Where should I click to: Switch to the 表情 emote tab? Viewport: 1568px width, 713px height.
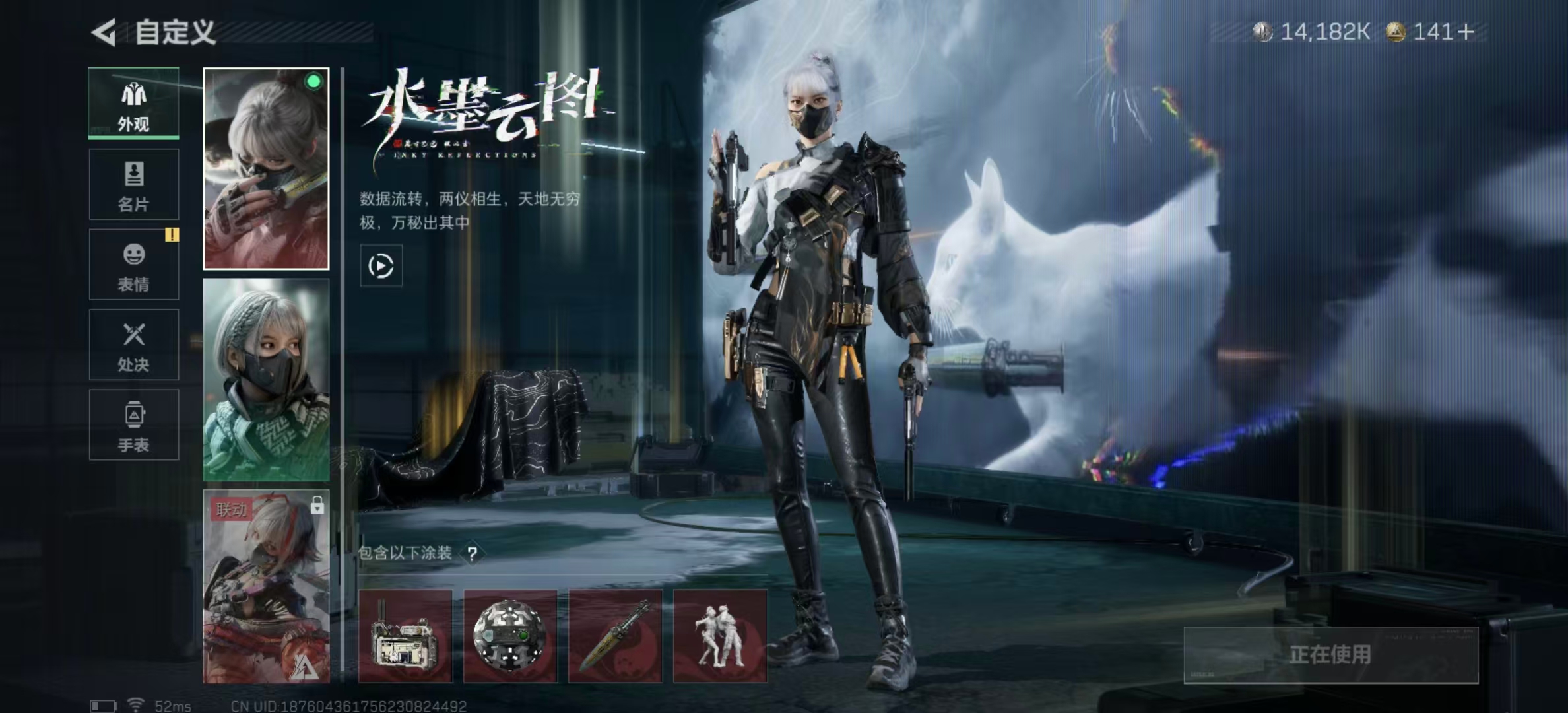[x=134, y=265]
